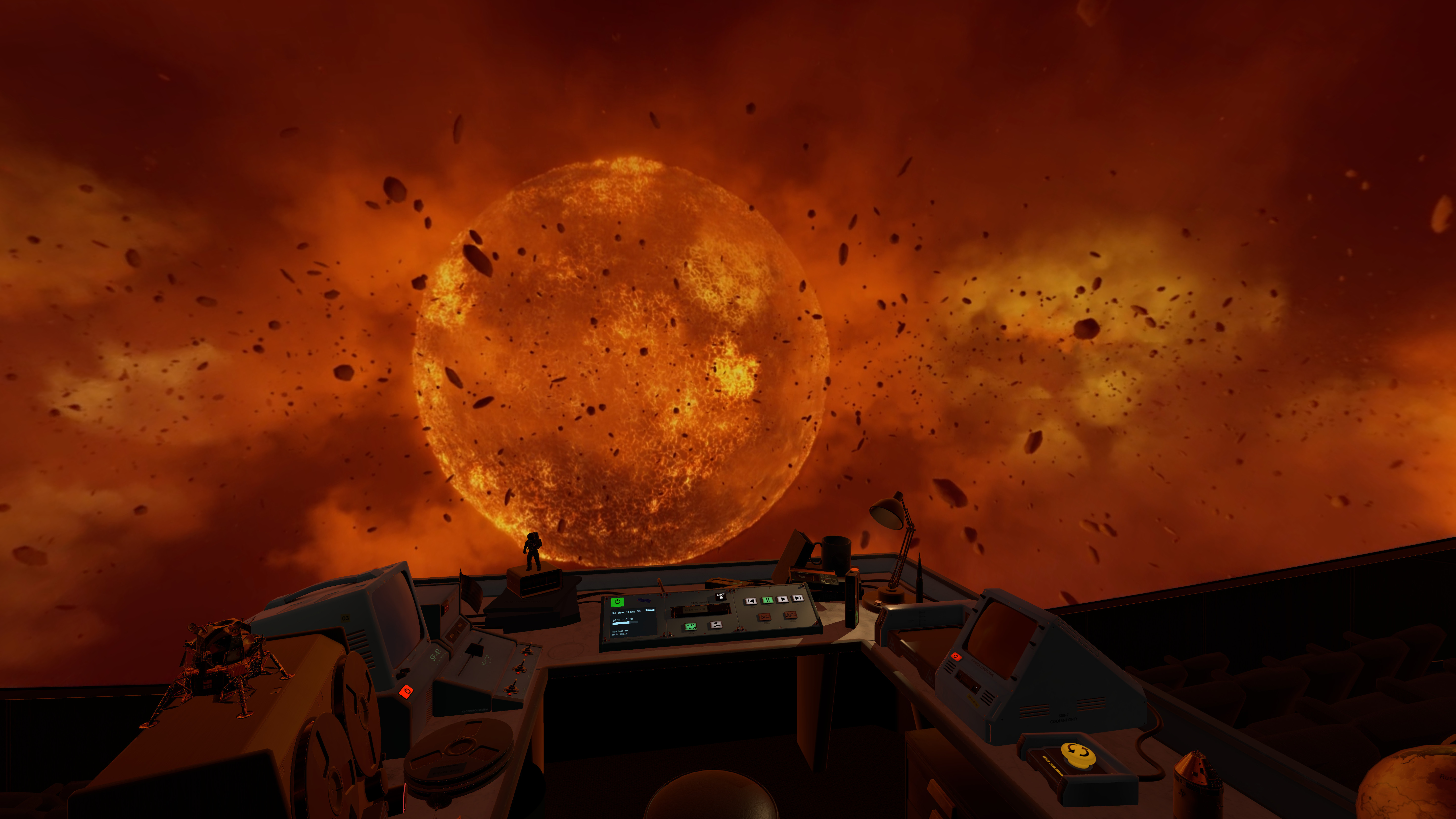Click the skip-forward icon on the tape player
Screen dimensions: 1456x819
click(798, 599)
